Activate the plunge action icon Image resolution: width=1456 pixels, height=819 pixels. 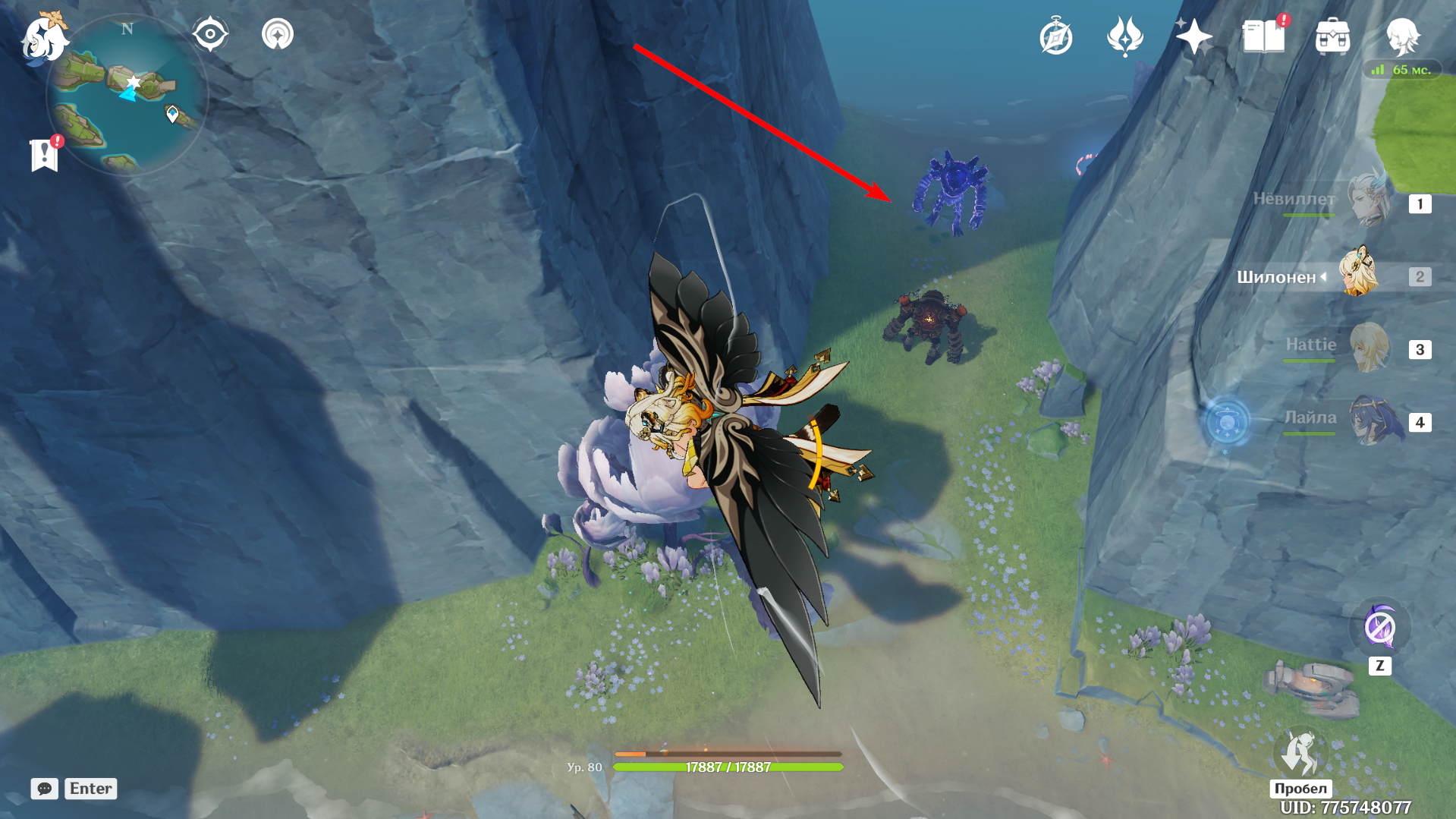[1300, 754]
